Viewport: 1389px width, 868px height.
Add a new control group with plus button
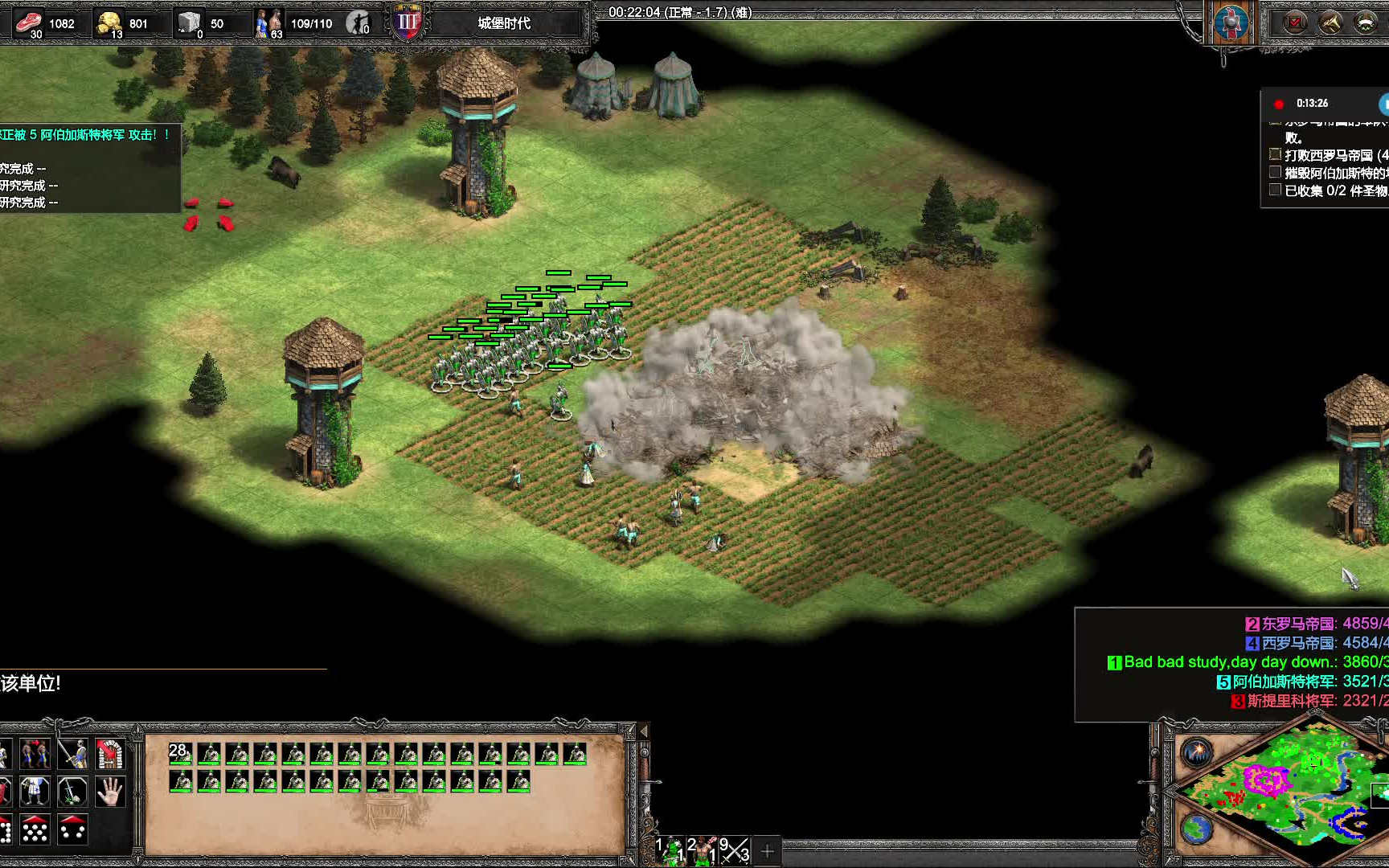coord(767,850)
